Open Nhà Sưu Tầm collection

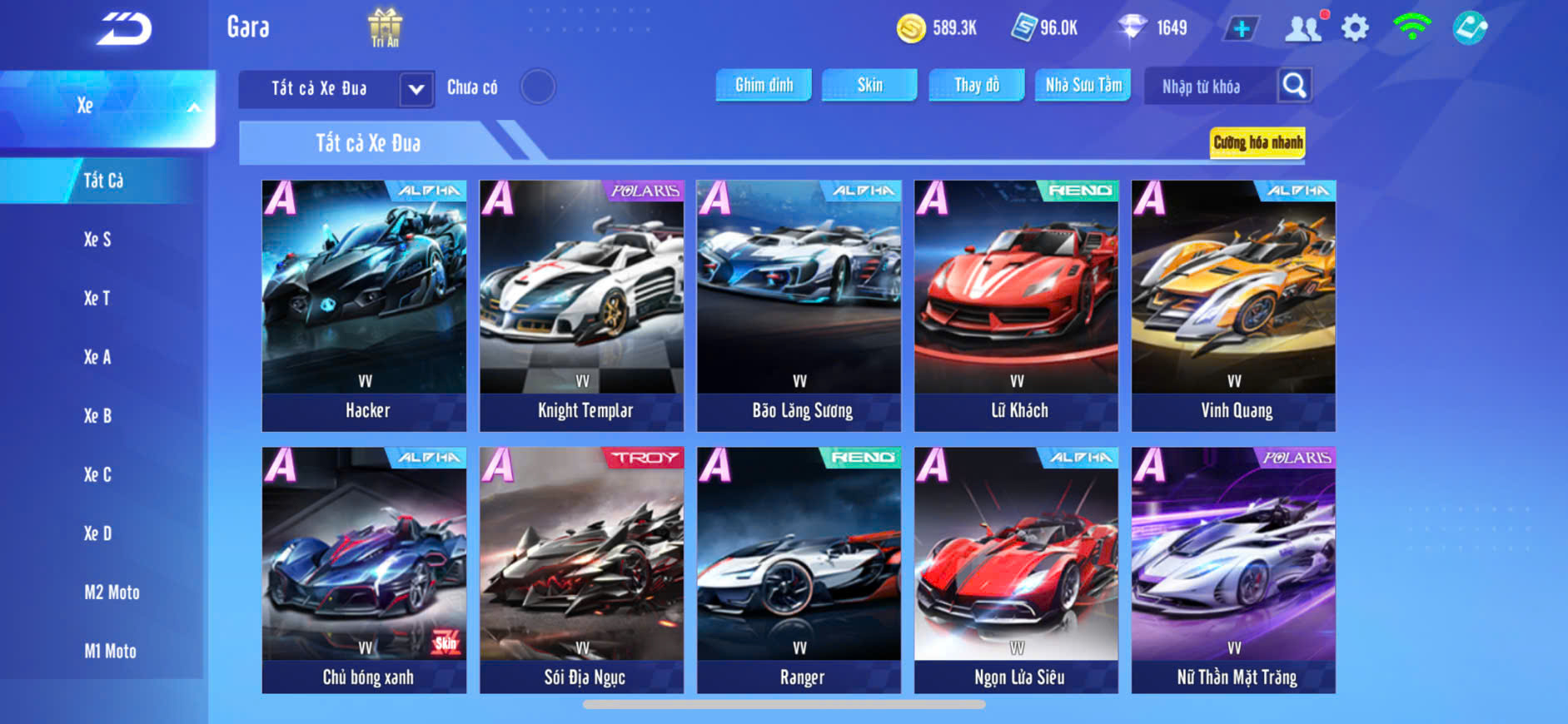(x=1083, y=85)
